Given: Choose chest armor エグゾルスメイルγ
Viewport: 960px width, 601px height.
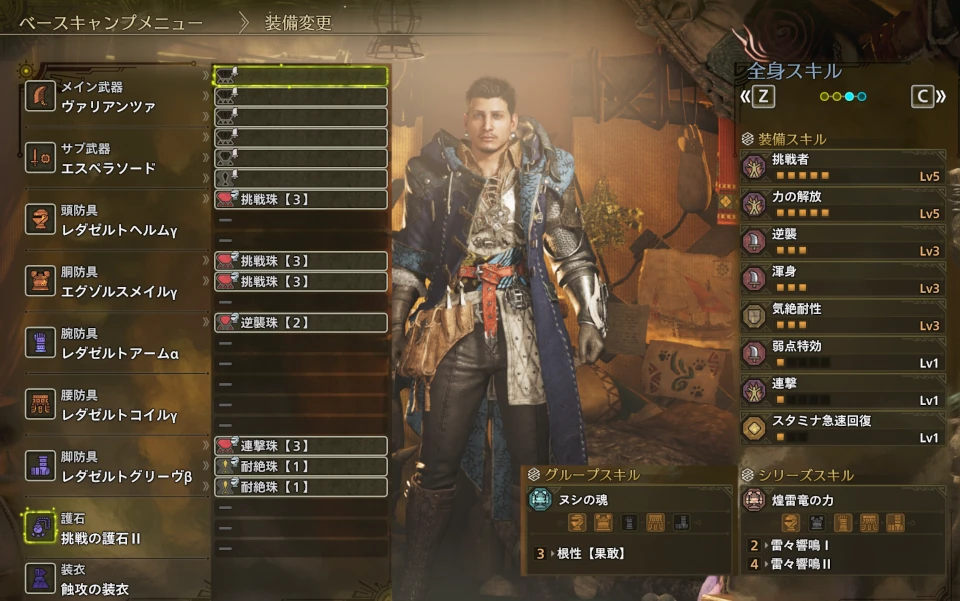Looking at the screenshot, I should [108, 282].
